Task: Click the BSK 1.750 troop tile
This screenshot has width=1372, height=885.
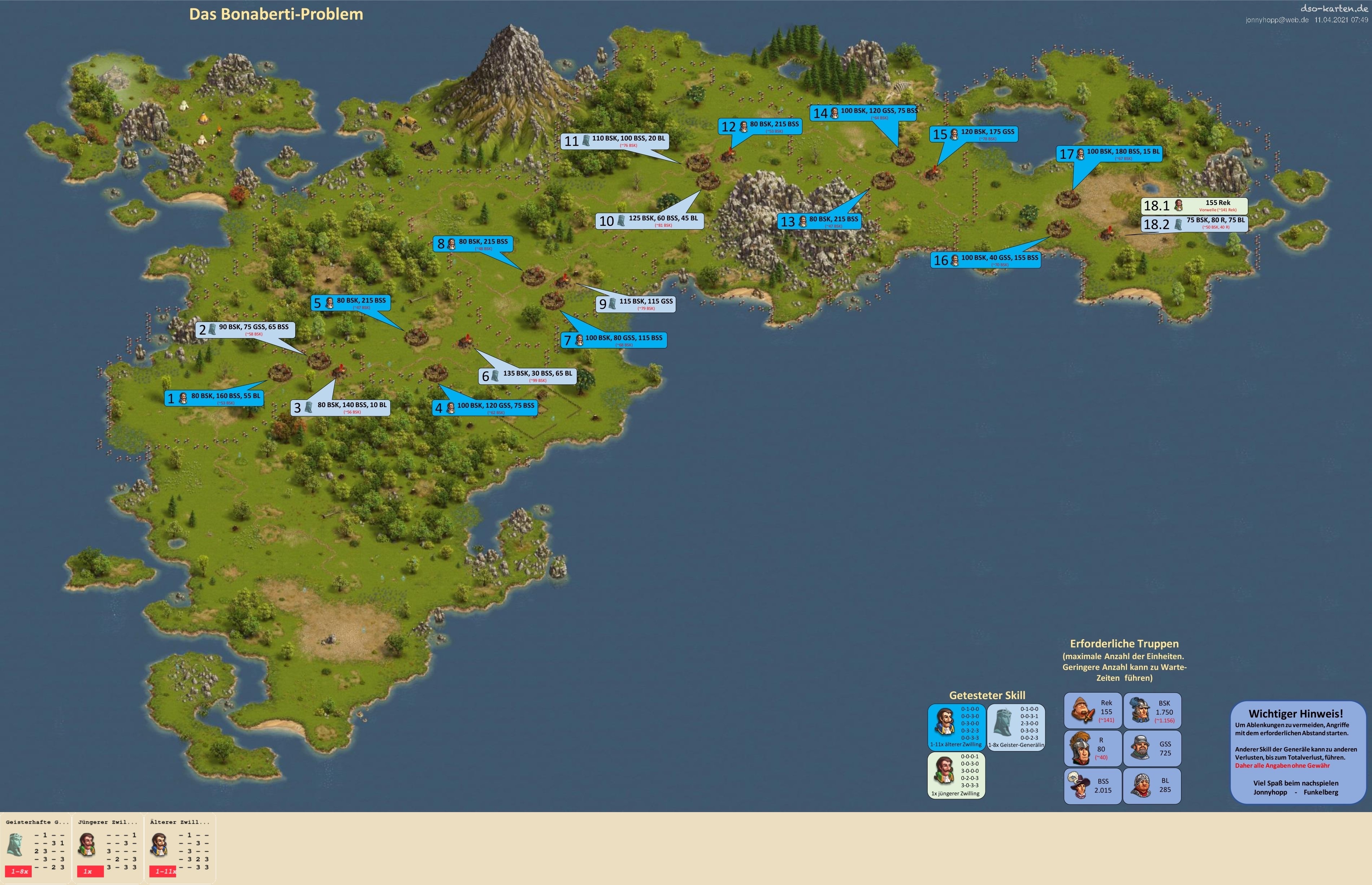Action: click(x=1152, y=711)
